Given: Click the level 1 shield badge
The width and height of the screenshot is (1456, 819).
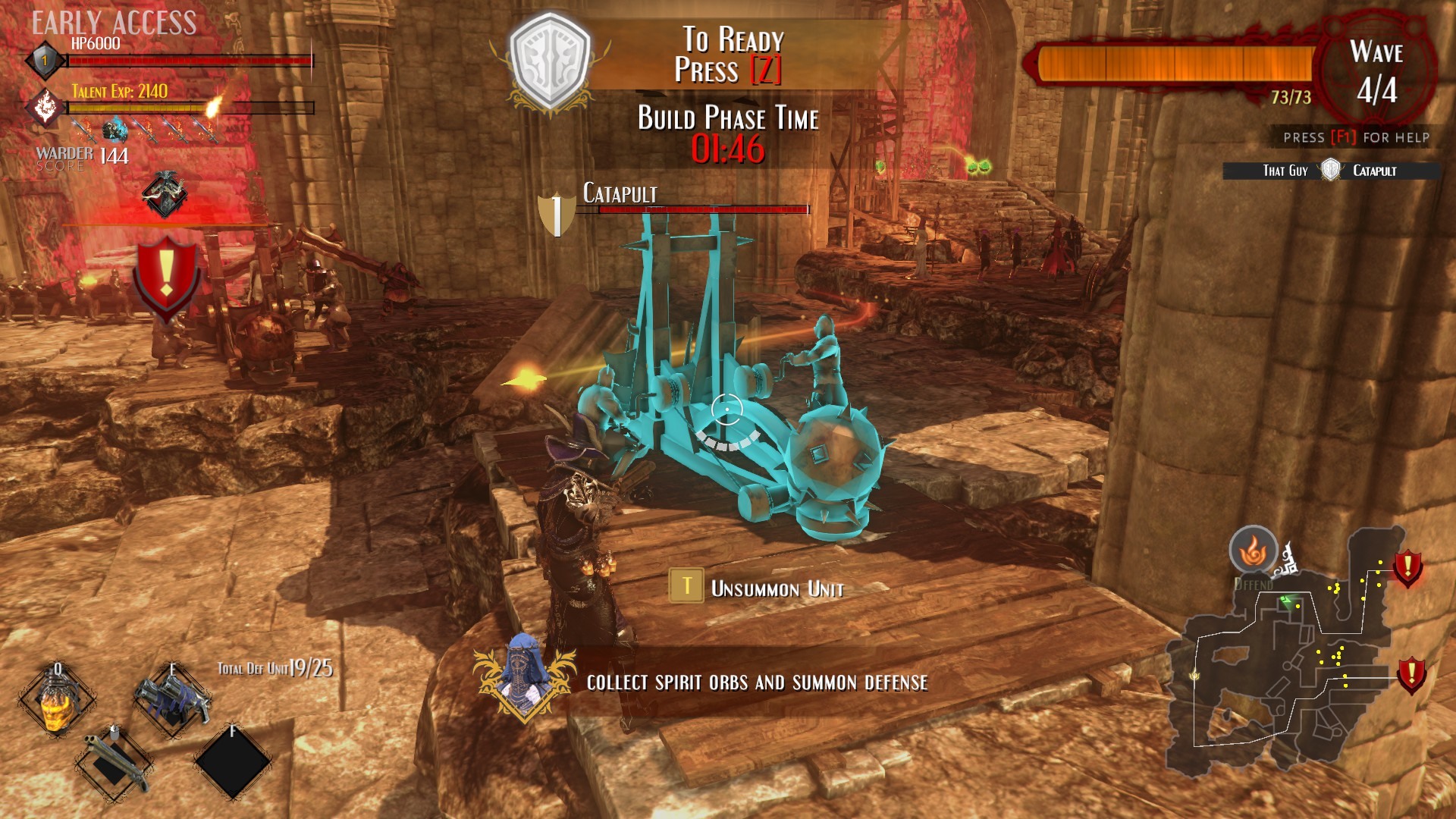Looking at the screenshot, I should tap(45, 61).
